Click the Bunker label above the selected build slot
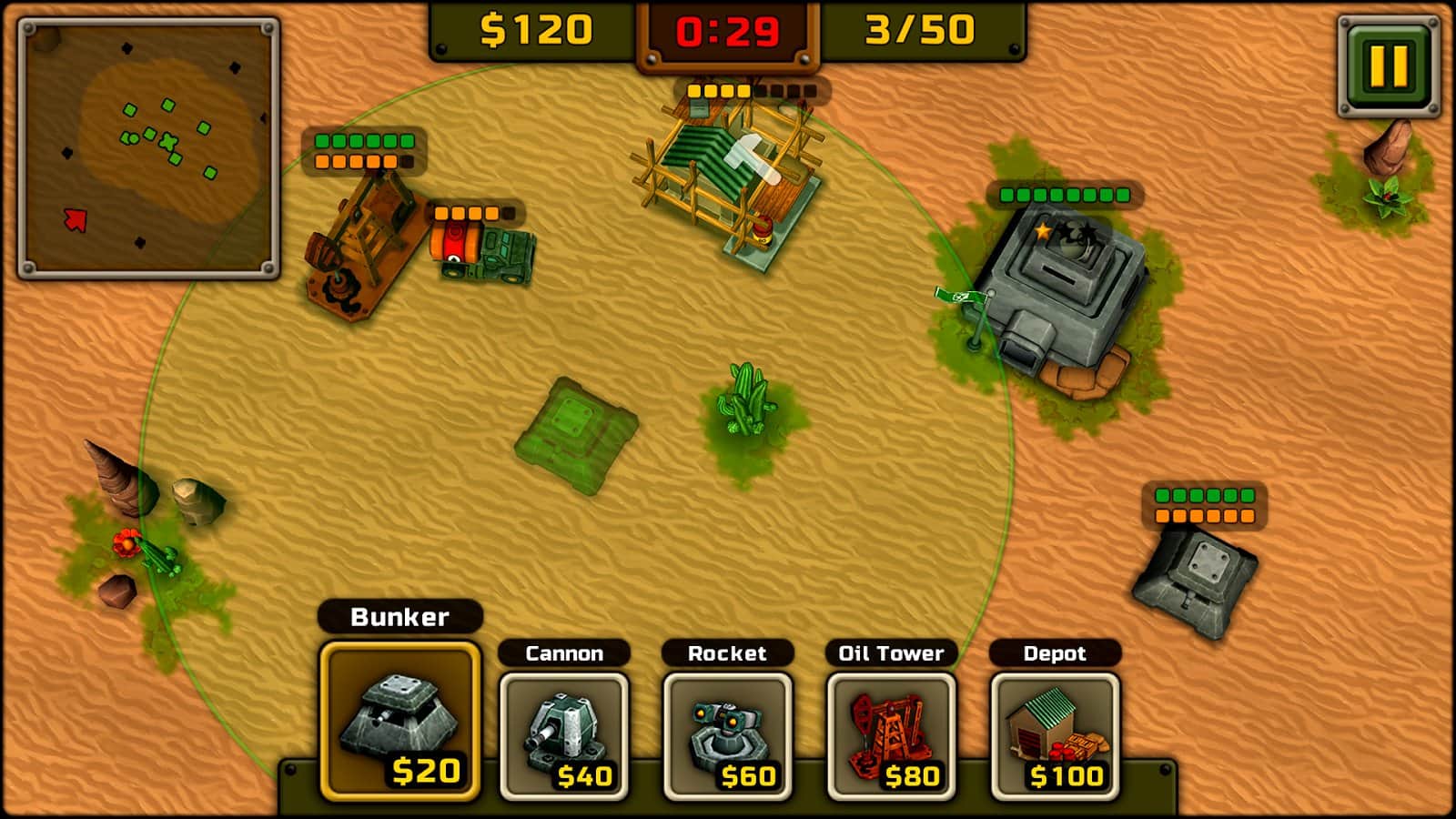Viewport: 1456px width, 819px height. (399, 617)
